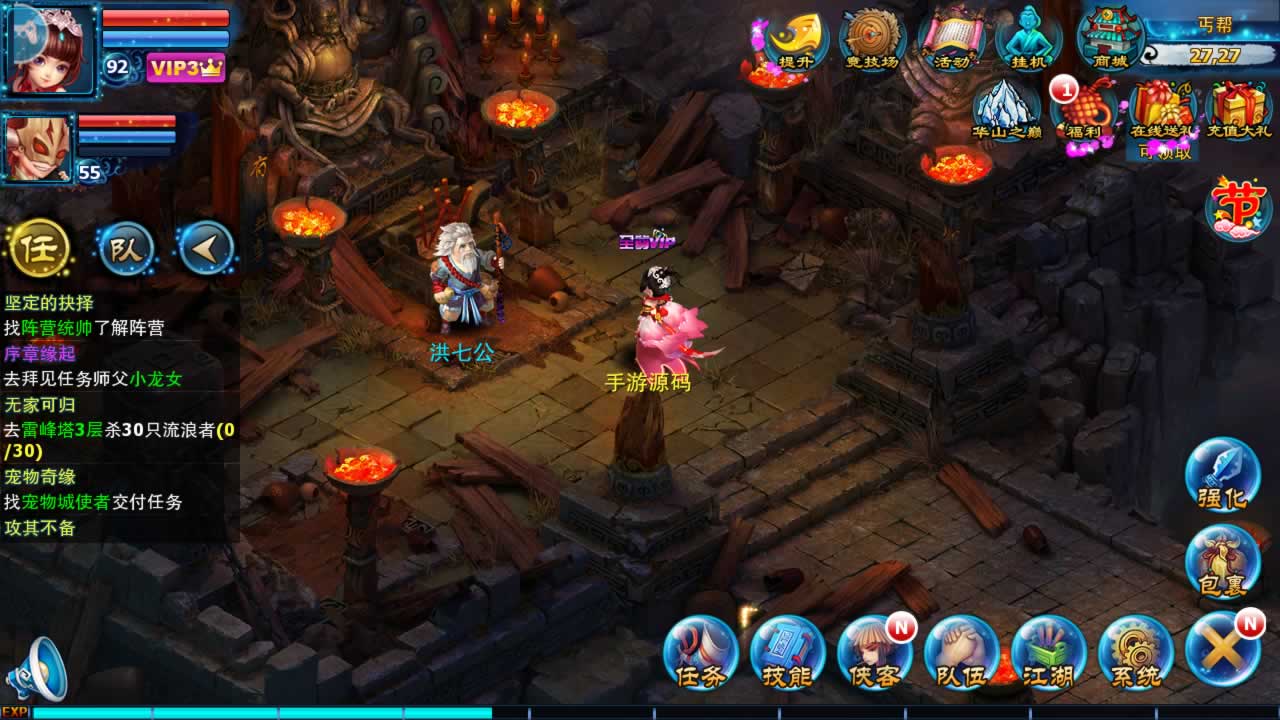The image size is (1280, 720).
Task: Open the 江湖 menu
Action: (x=1048, y=652)
